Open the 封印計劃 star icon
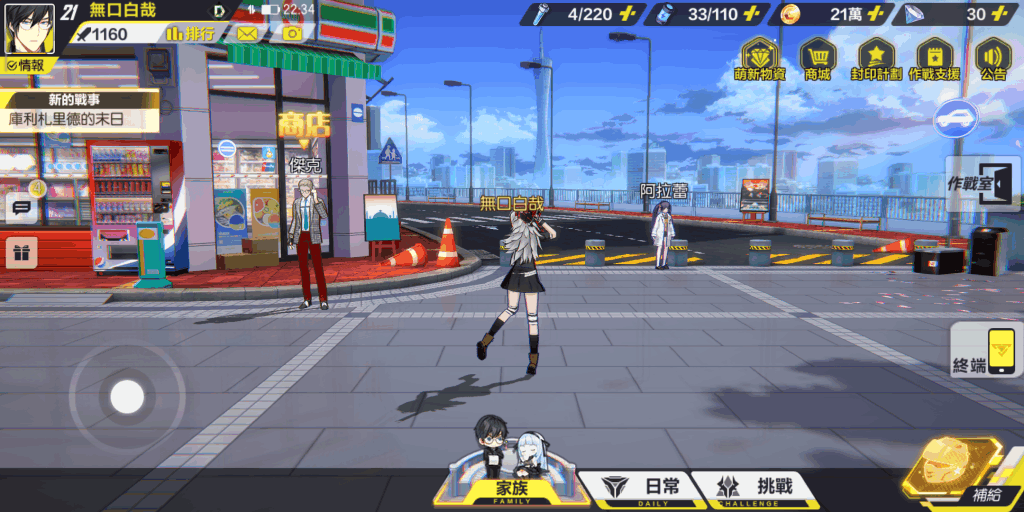This screenshot has width=1024, height=512. click(876, 61)
